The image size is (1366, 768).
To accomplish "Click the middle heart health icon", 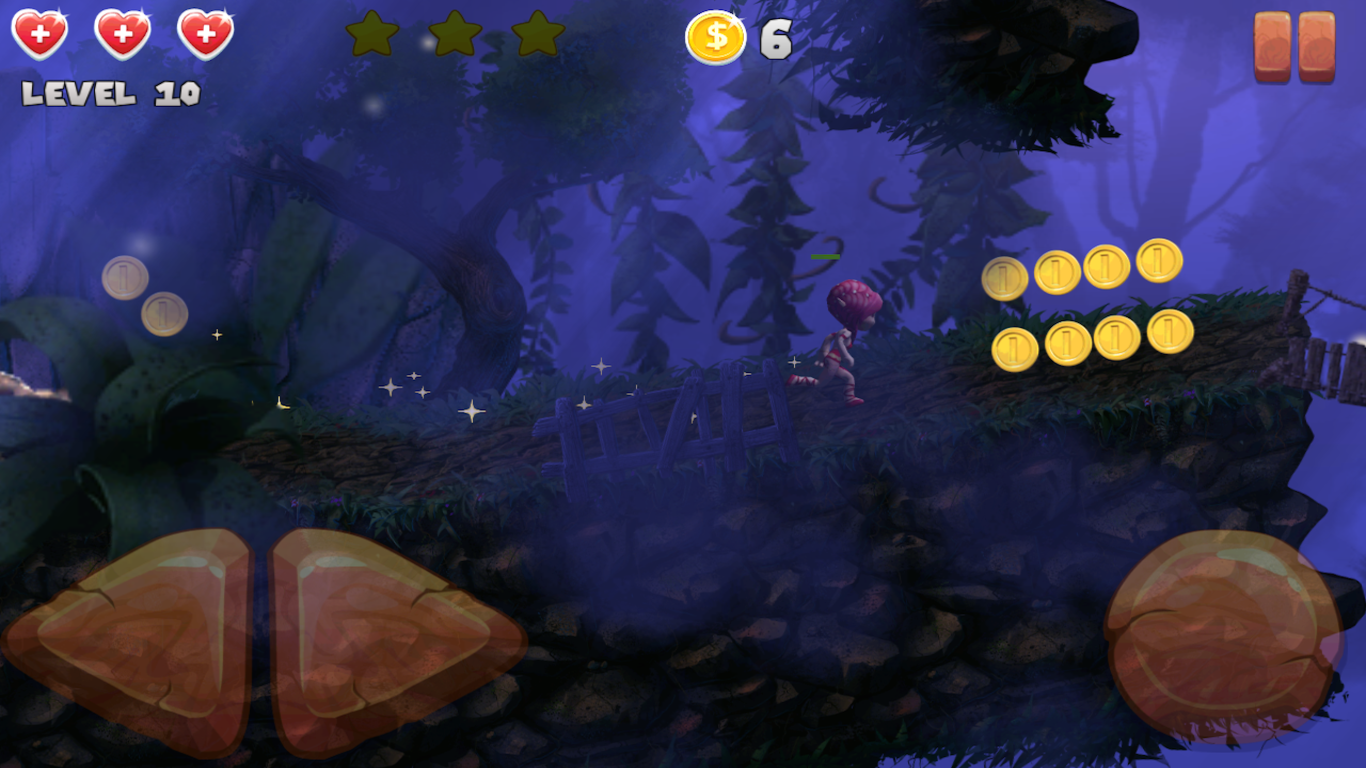I will [120, 35].
